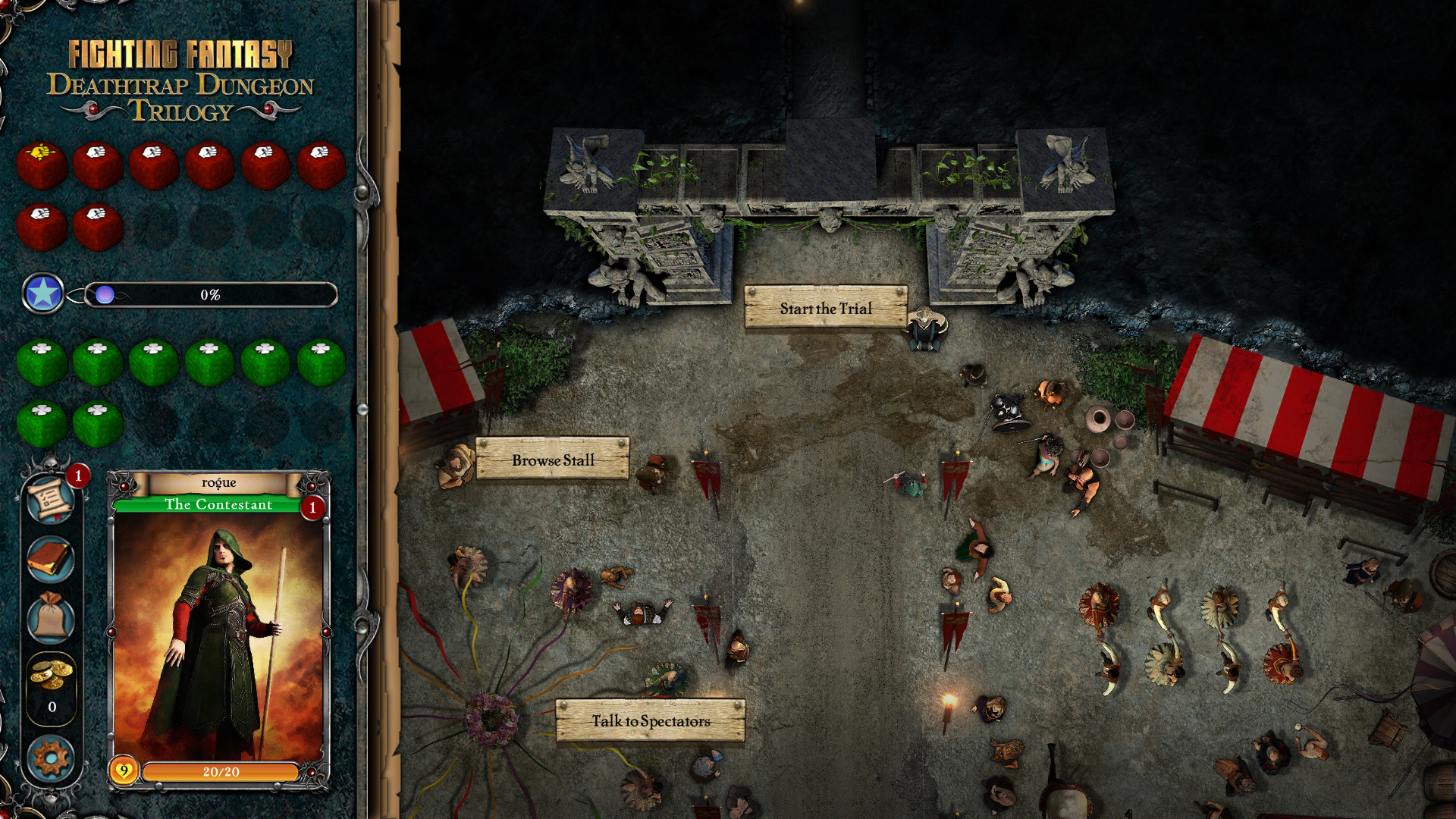The width and height of the screenshot is (1456, 819).
Task: Click the rogue title banner on the card
Action: coord(220,482)
